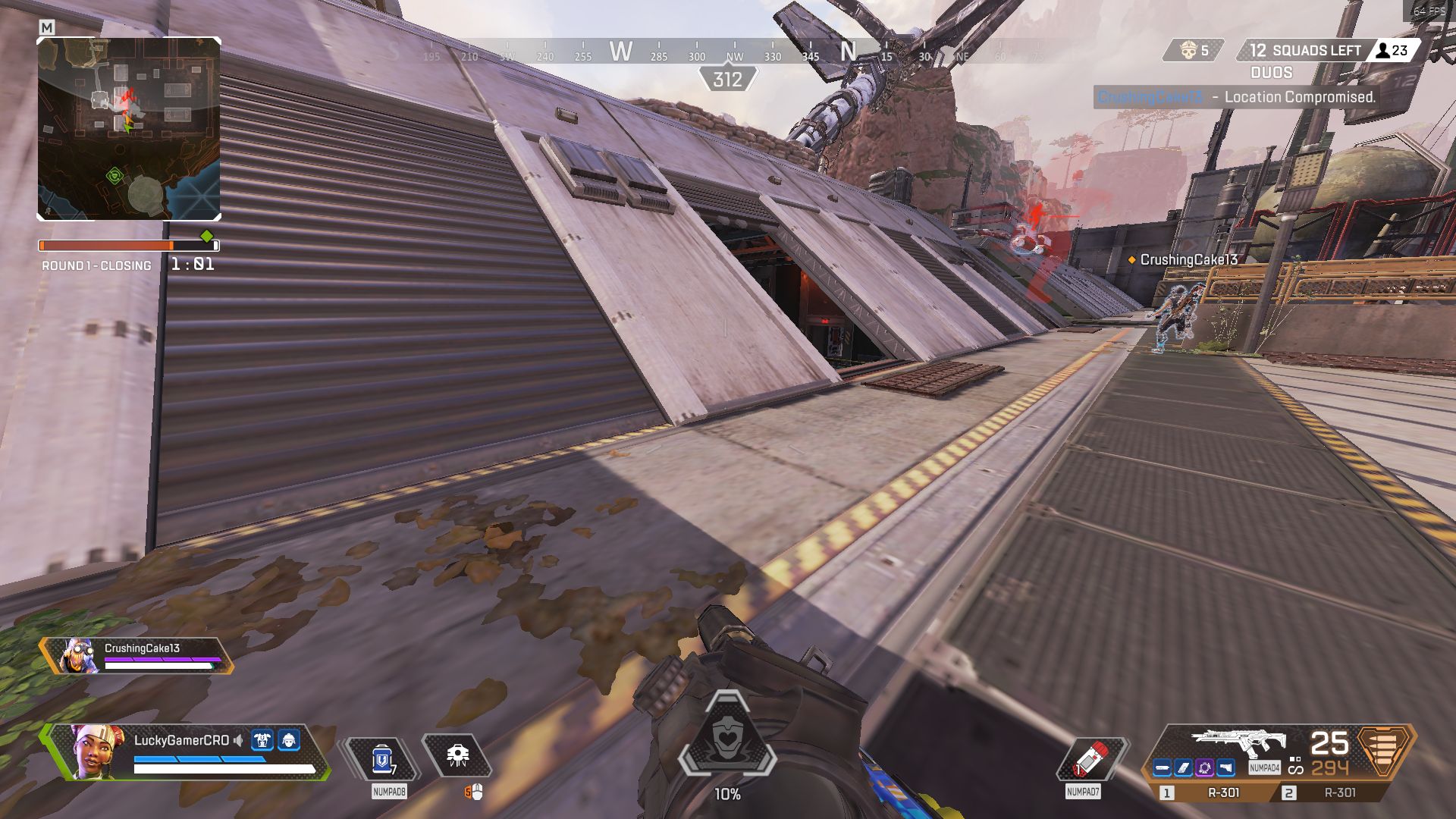Click the body shield armor icon
The width and height of the screenshot is (1456, 819).
(262, 740)
